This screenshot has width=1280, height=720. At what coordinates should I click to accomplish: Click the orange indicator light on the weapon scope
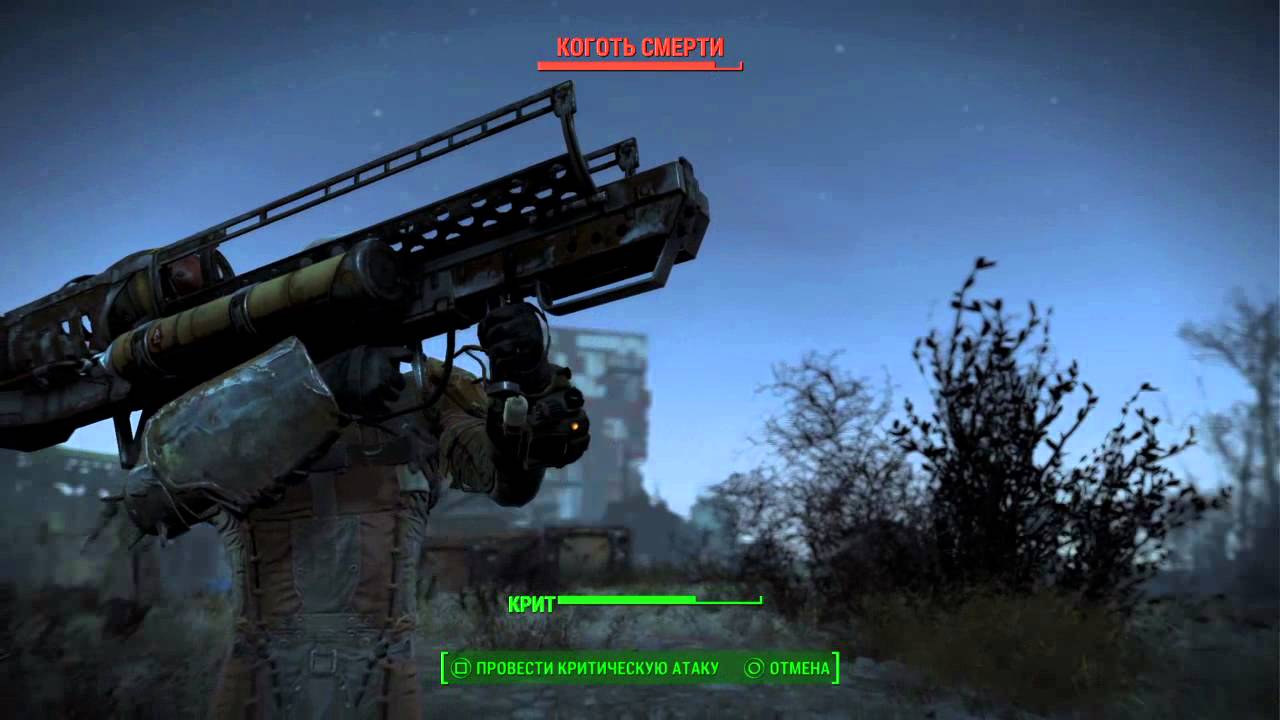[x=577, y=424]
